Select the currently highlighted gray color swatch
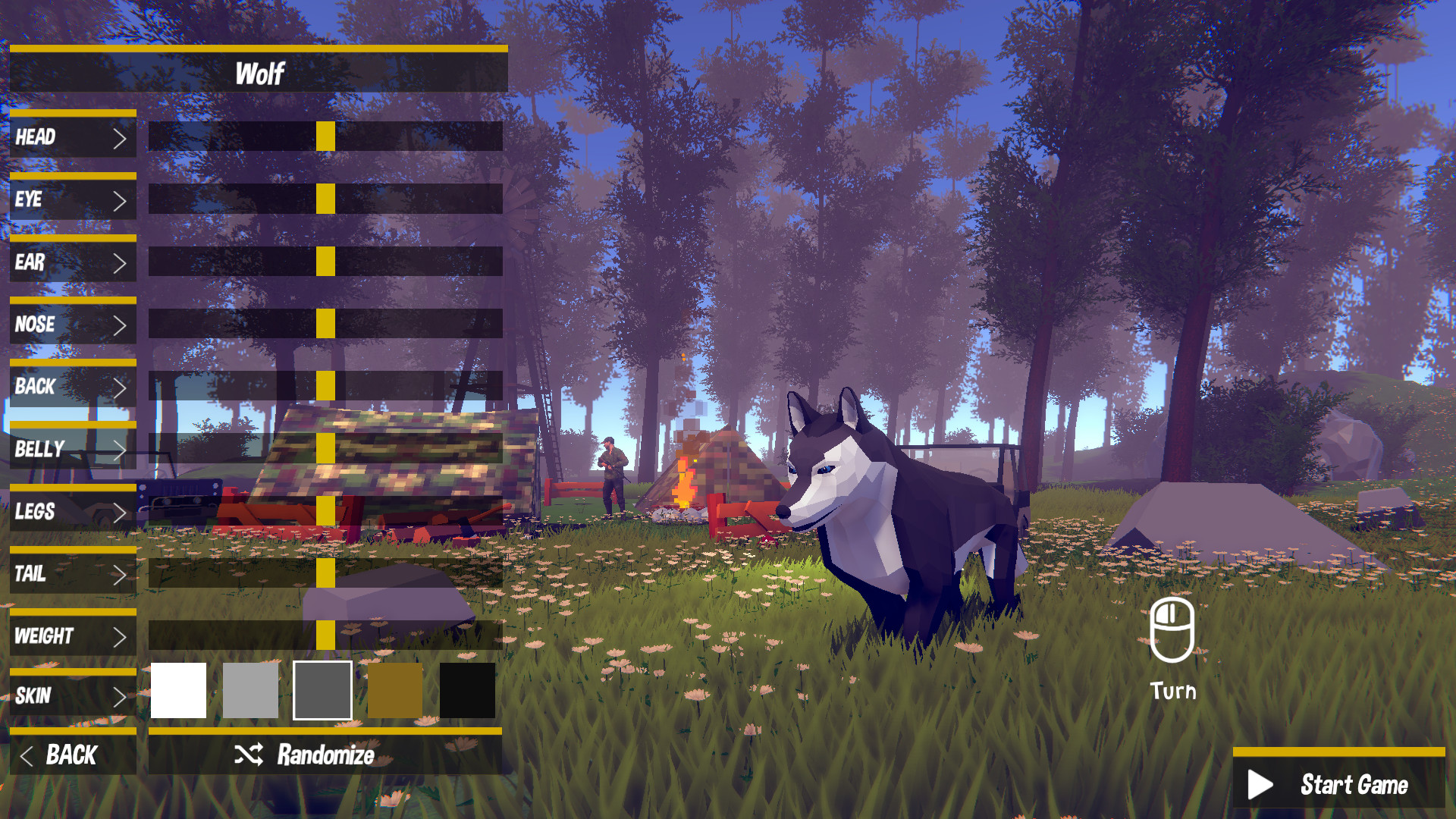This screenshot has width=1456, height=819. pos(321,689)
